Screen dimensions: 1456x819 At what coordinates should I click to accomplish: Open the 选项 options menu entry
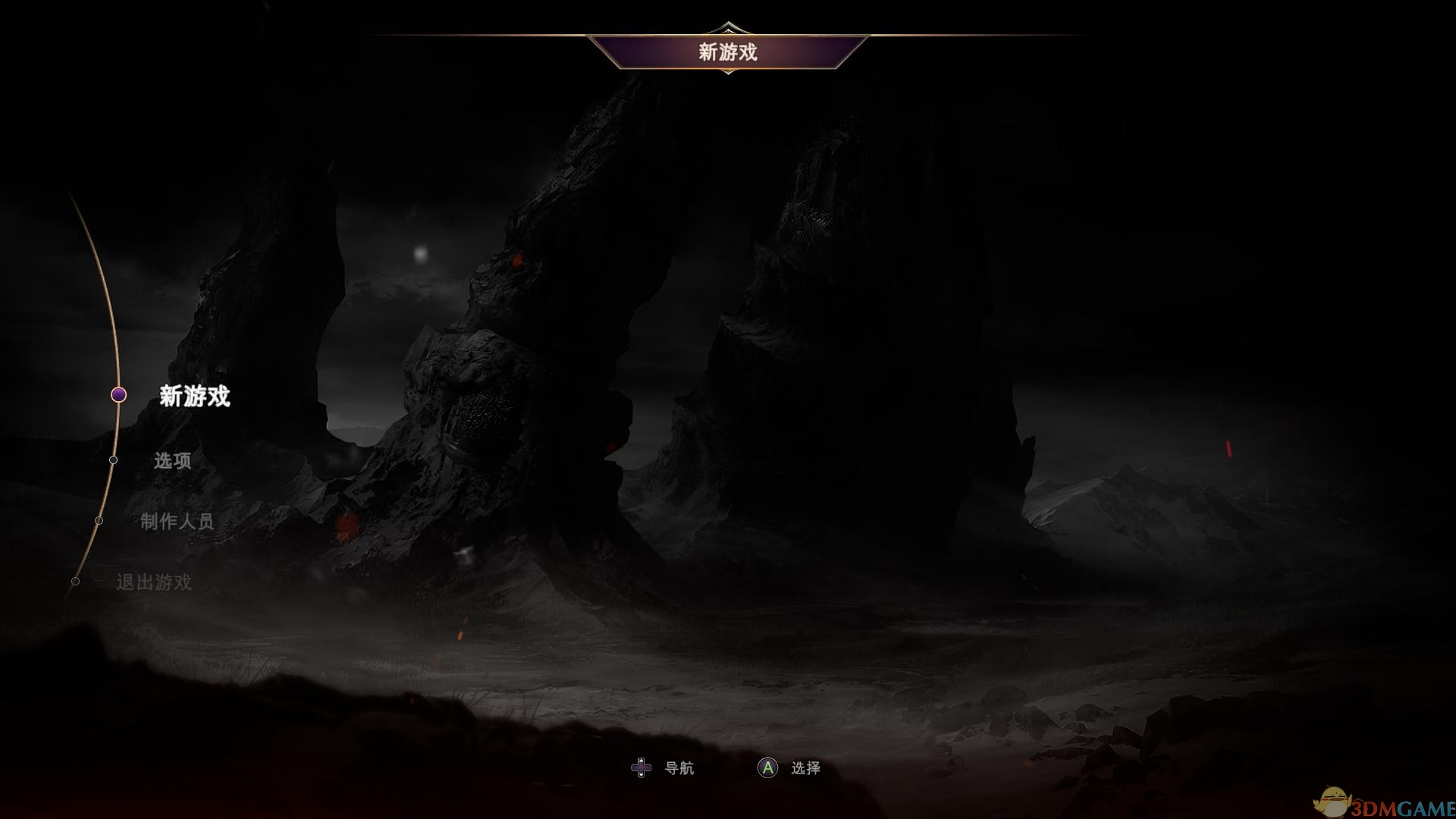point(174,460)
